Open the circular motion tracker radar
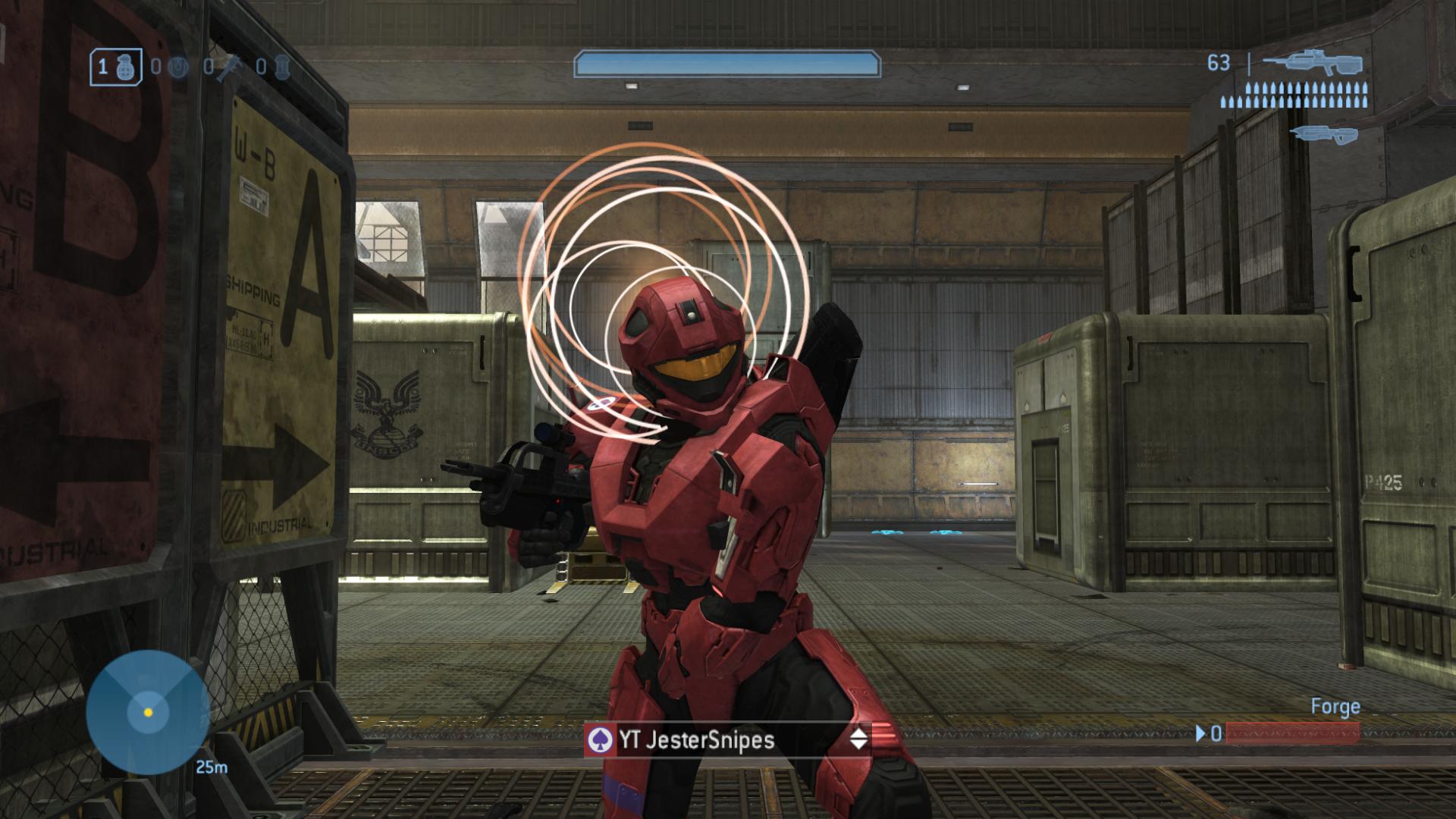The image size is (1456, 819). point(148,711)
